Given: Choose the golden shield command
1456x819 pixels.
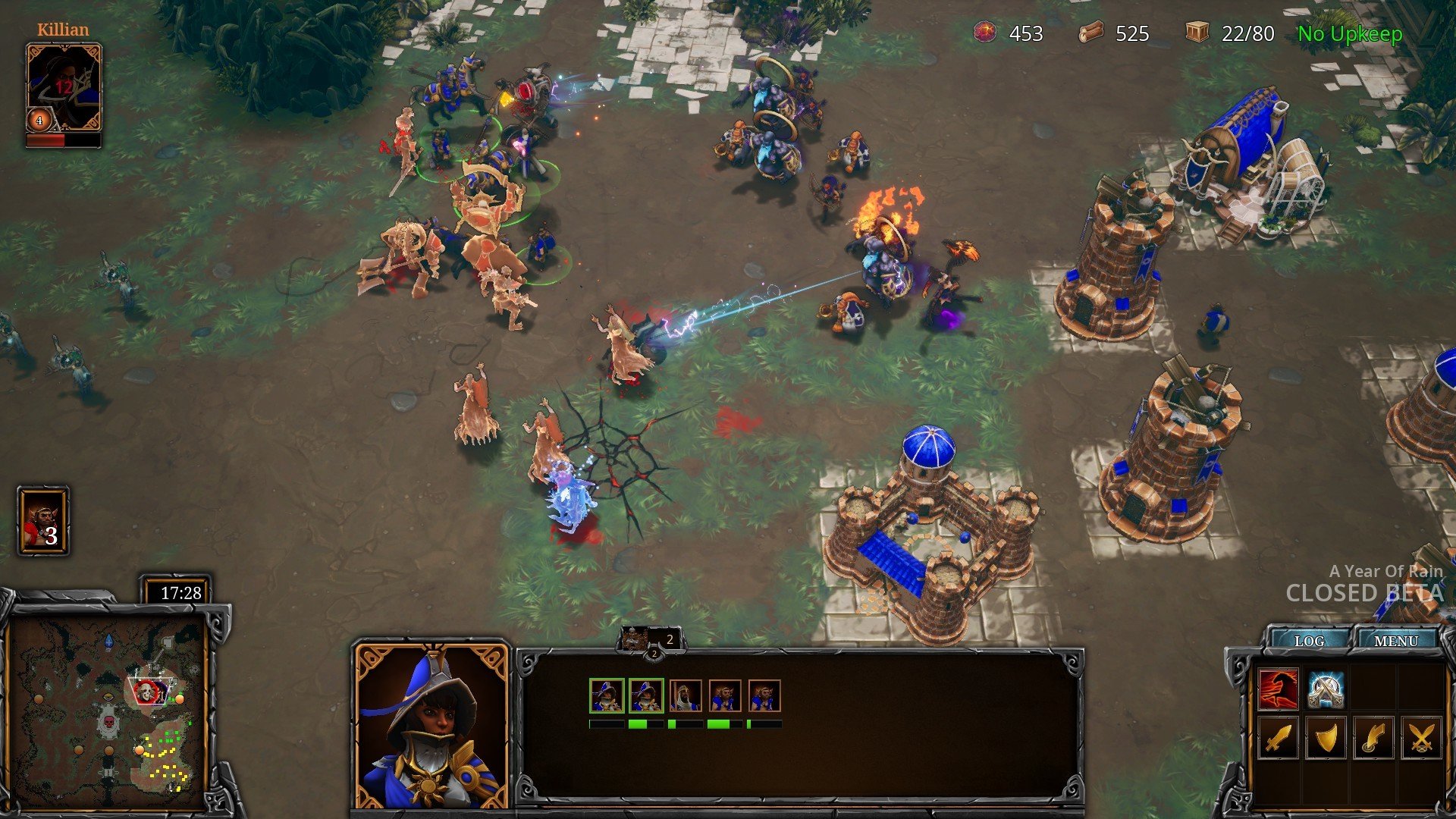Looking at the screenshot, I should click(x=1326, y=737).
